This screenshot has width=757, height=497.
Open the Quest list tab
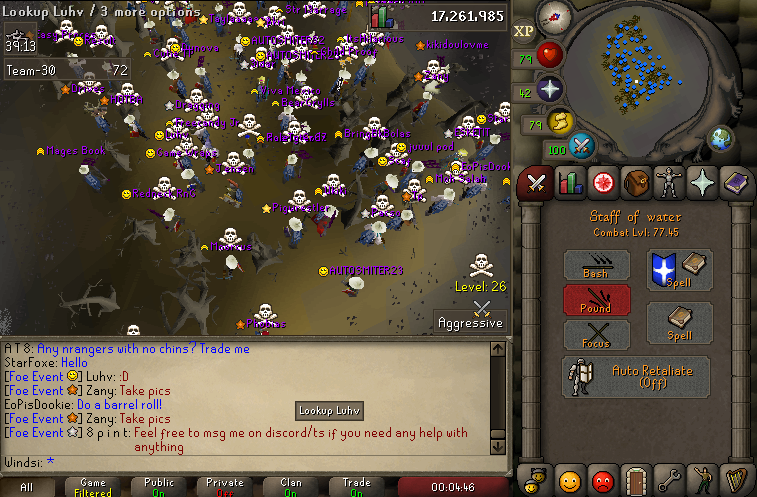point(602,183)
